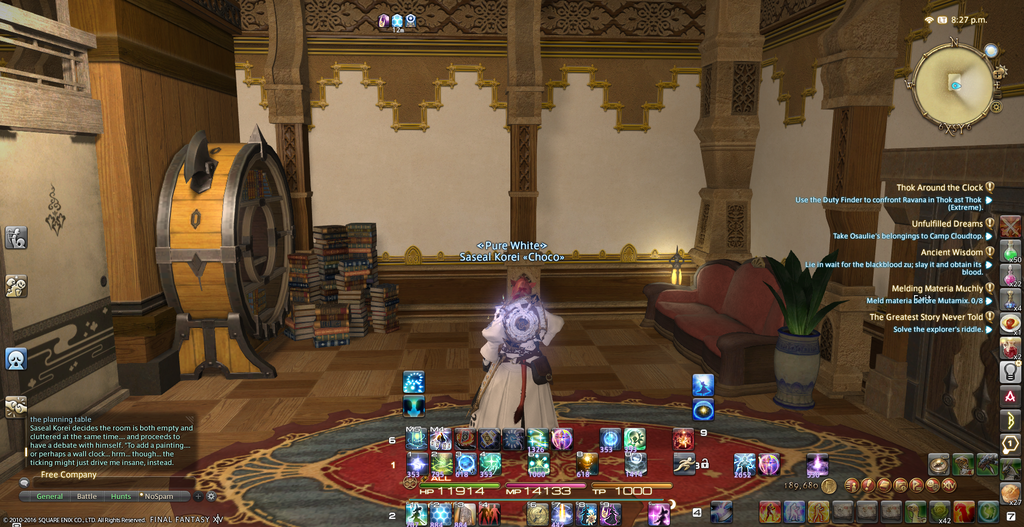
Task: Activate the Sprint running-figure action
Action: [x=684, y=464]
